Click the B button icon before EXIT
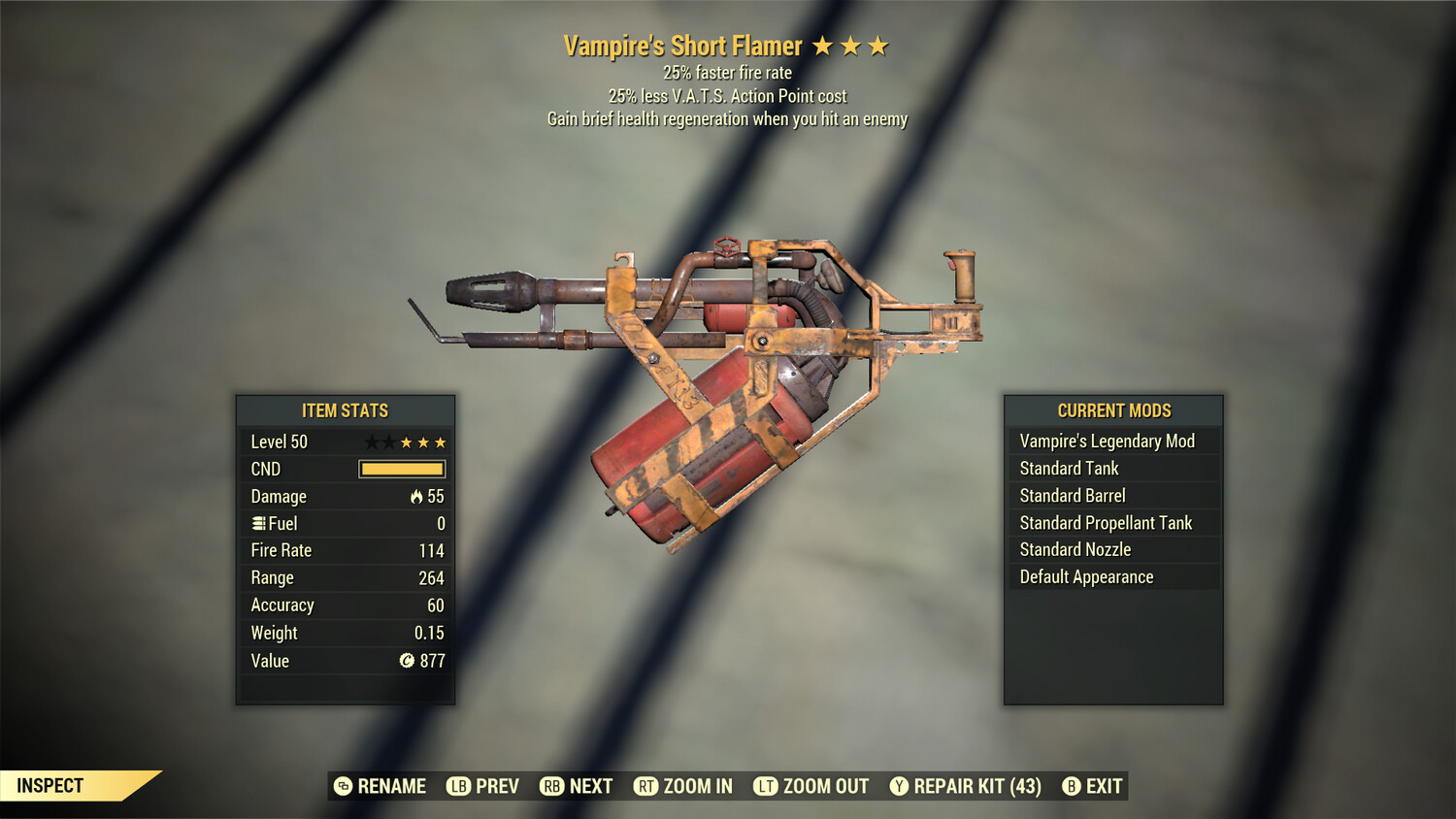The height and width of the screenshot is (819, 1456). click(x=1072, y=786)
